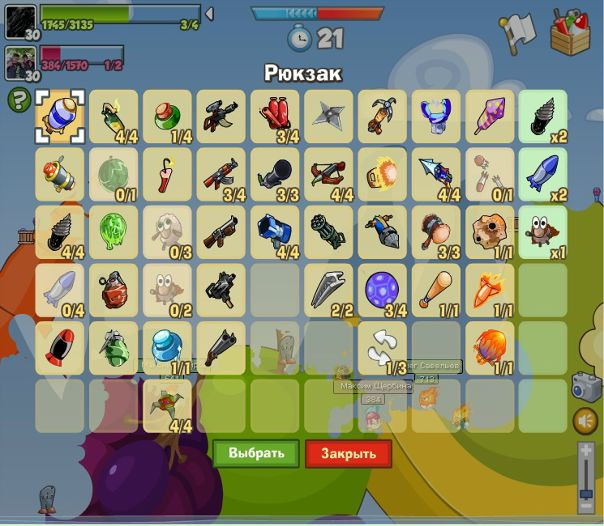
Task: Pick the mole item marked x1
Action: point(544,232)
